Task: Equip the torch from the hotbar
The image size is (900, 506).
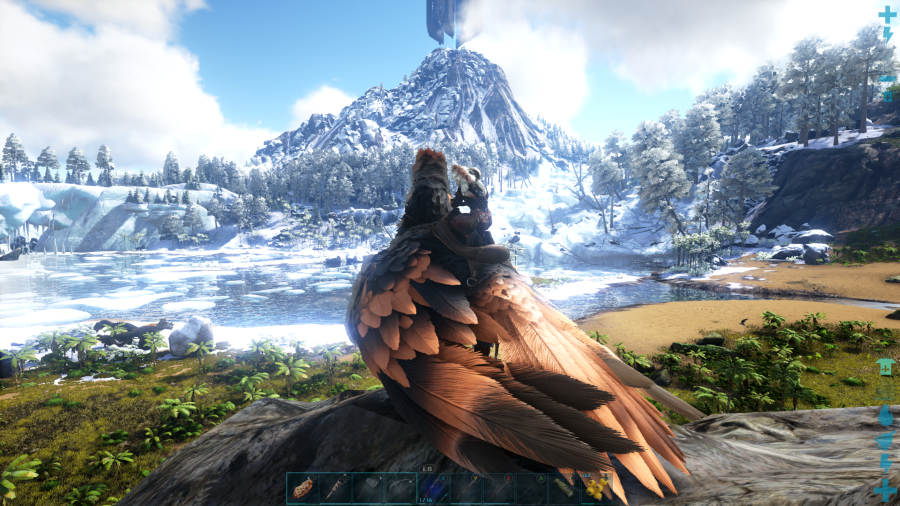Action: point(335,488)
